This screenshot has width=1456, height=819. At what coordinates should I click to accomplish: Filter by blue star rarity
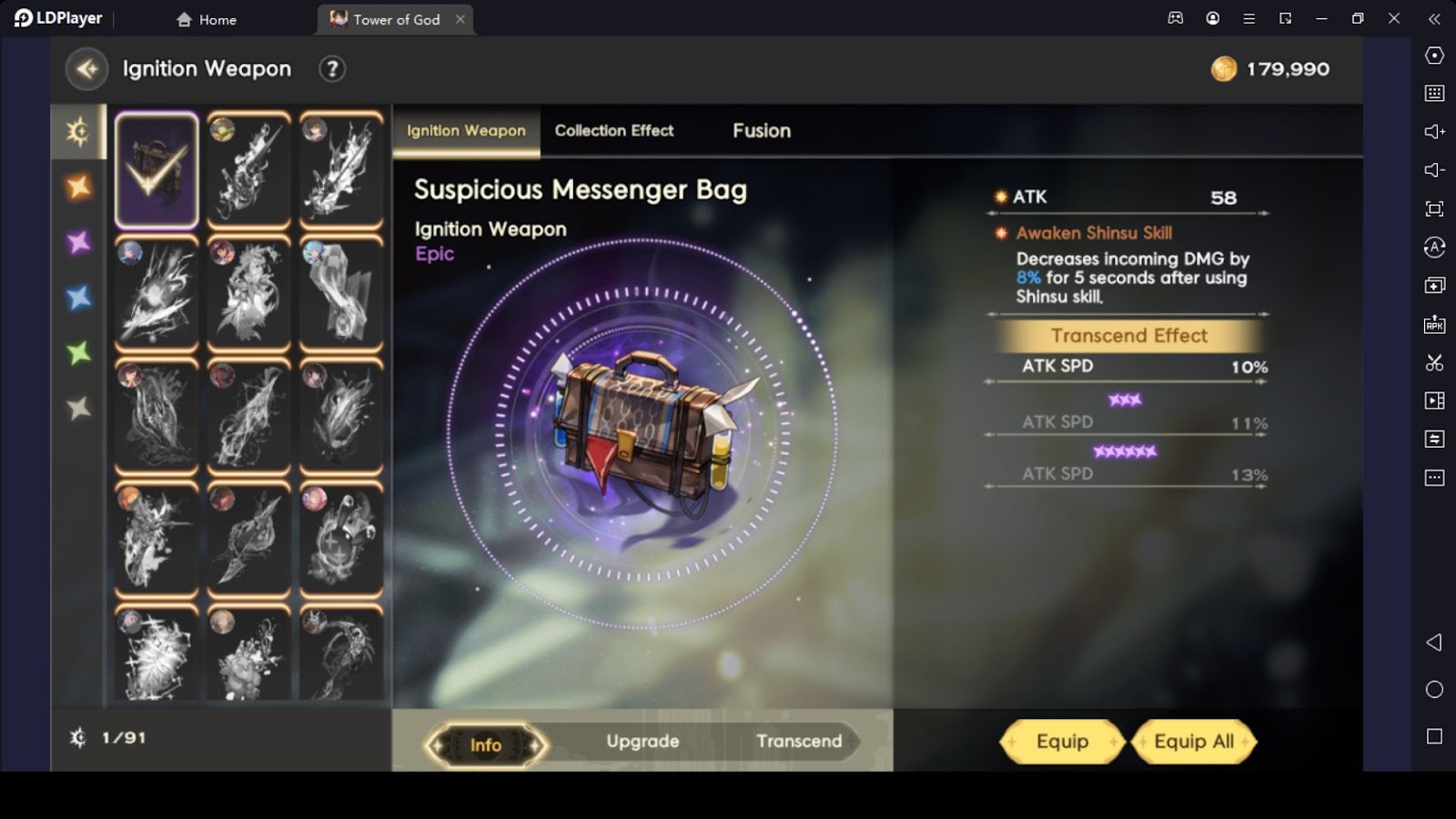79,298
